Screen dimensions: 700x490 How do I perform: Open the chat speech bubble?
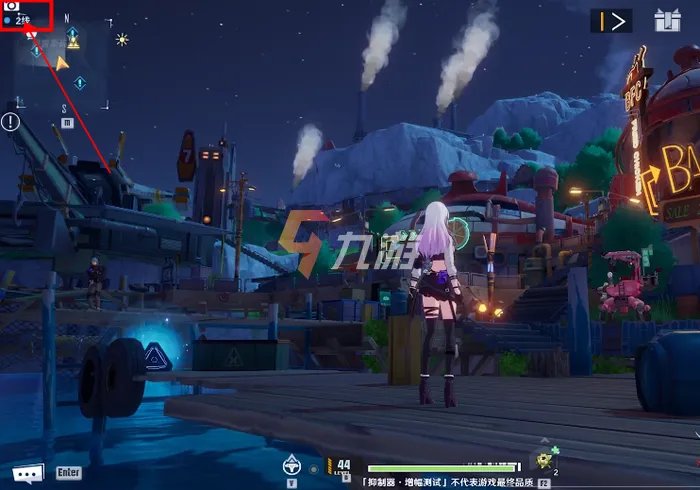pos(27,473)
